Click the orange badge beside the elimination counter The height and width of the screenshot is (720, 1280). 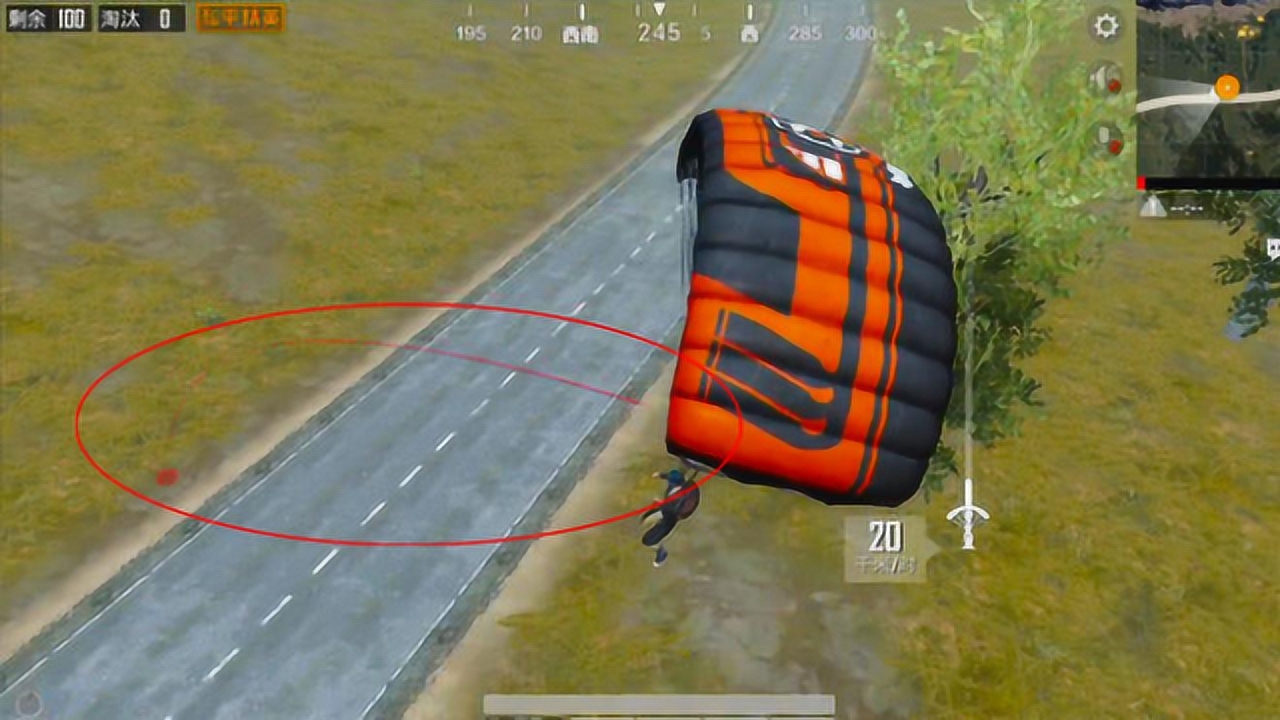(241, 17)
